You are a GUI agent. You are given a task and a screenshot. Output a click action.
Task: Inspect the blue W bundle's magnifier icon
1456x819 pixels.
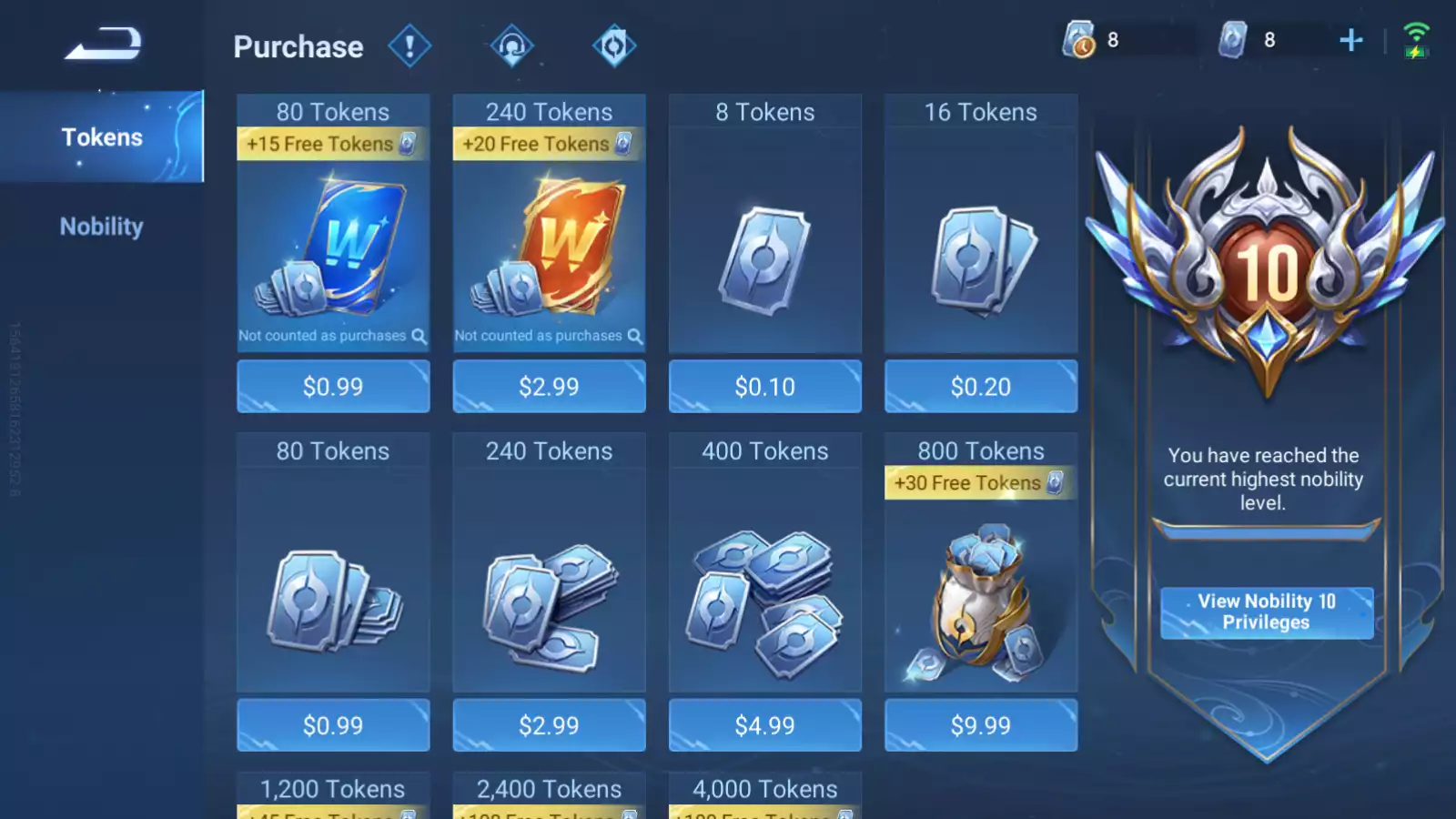click(x=419, y=336)
